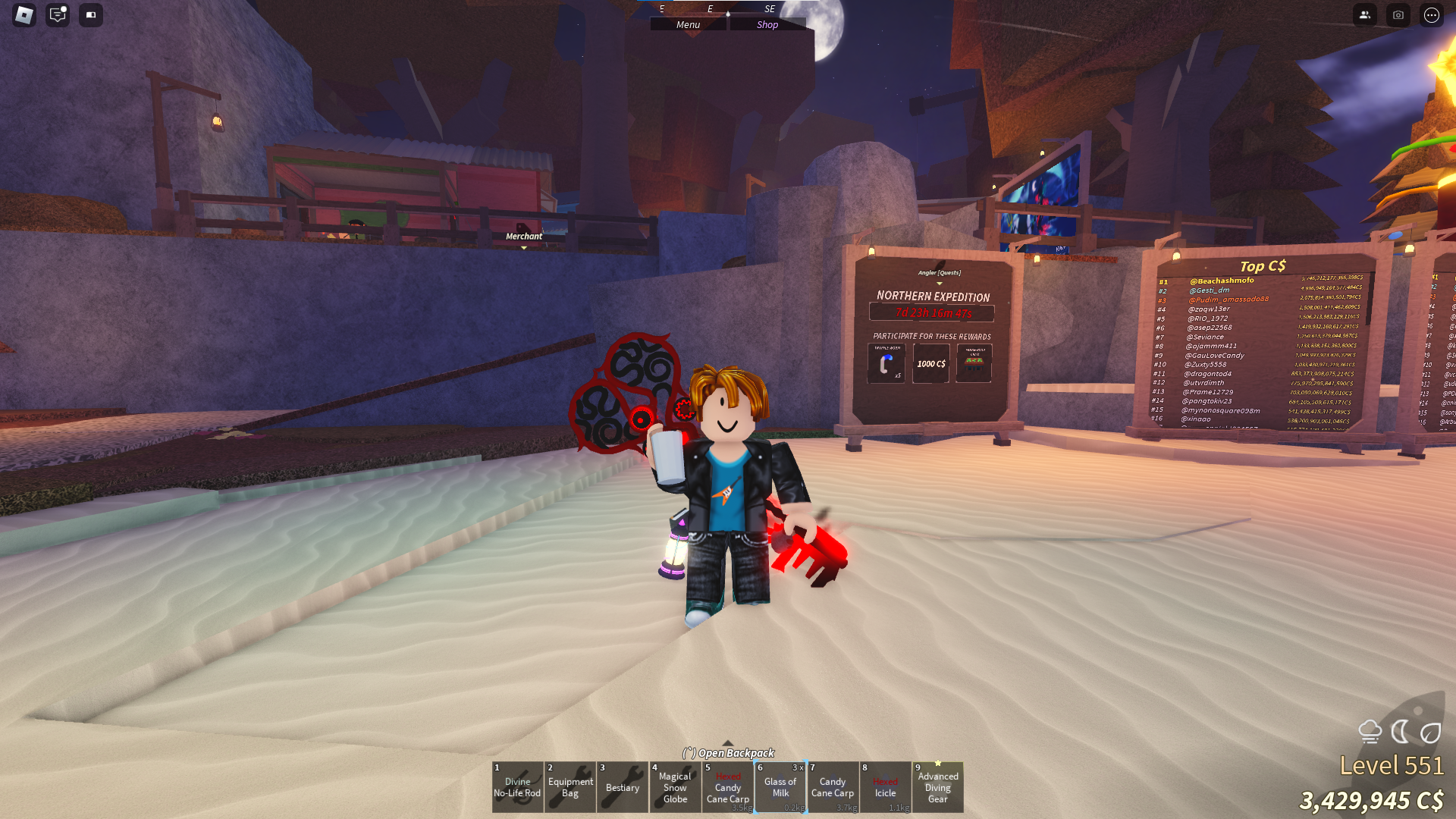Viewport: 1456px width, 819px height.
Task: Click the Open Backpack label
Action: (729, 752)
